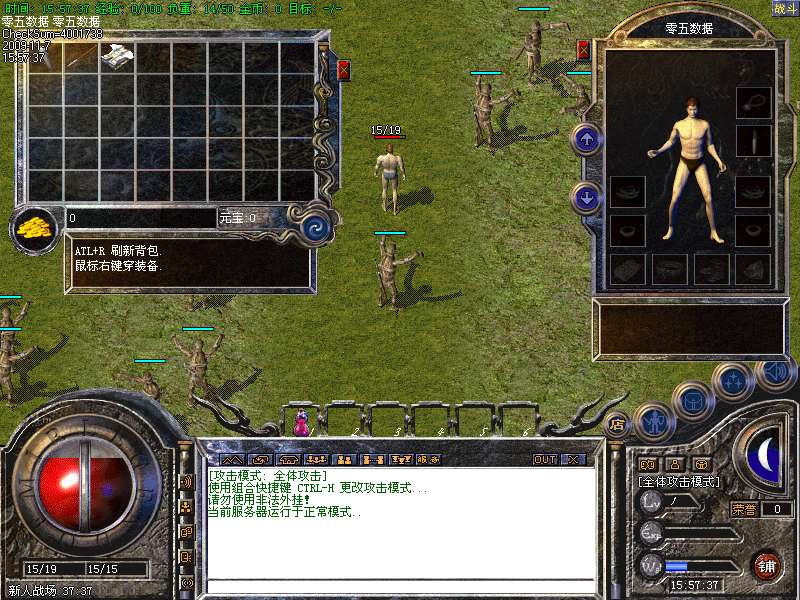Go to previous character panel page (up arrow)
The height and width of the screenshot is (600, 800).
click(x=587, y=139)
